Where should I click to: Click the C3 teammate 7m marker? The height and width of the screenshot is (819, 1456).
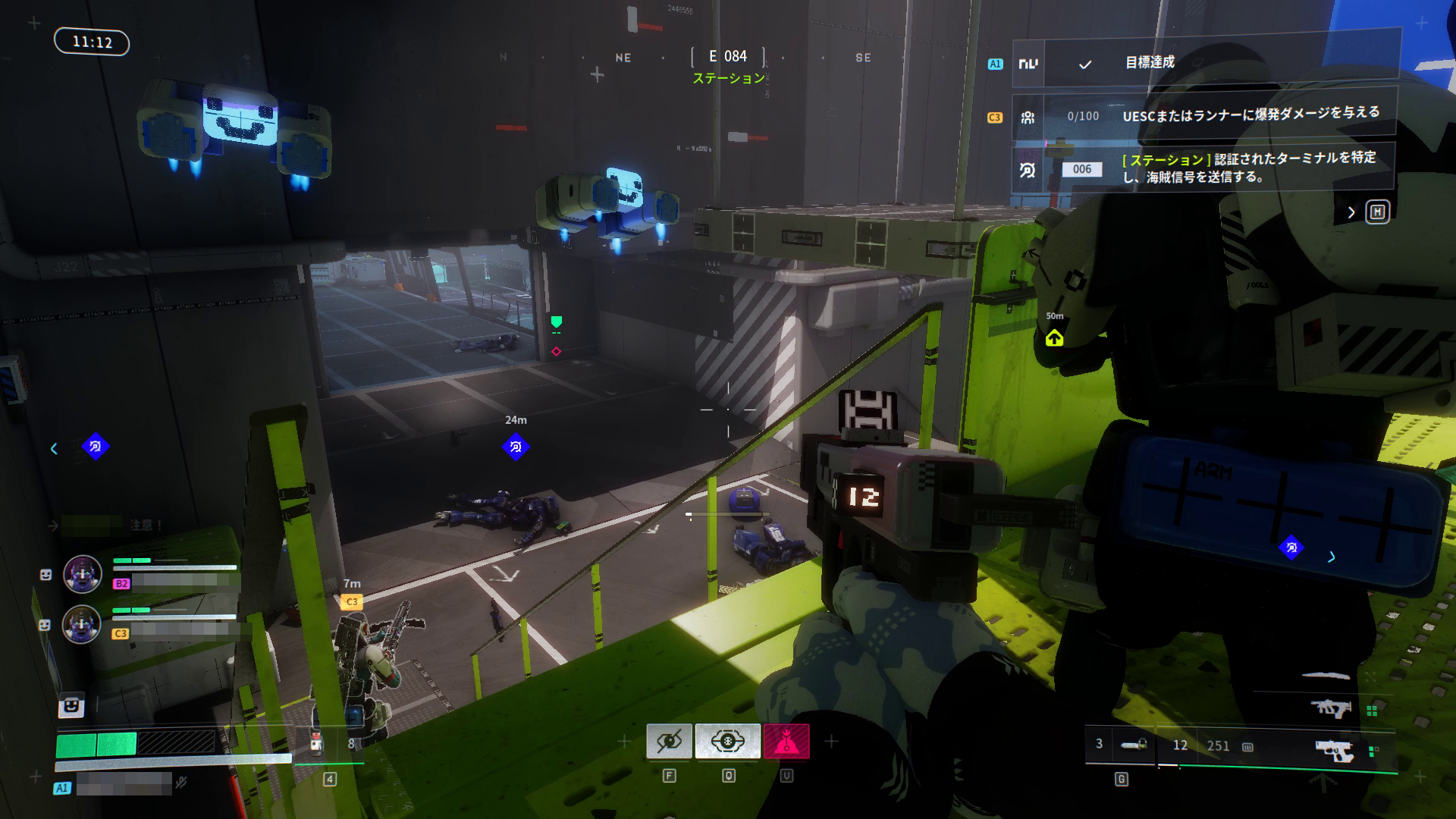[x=351, y=601]
